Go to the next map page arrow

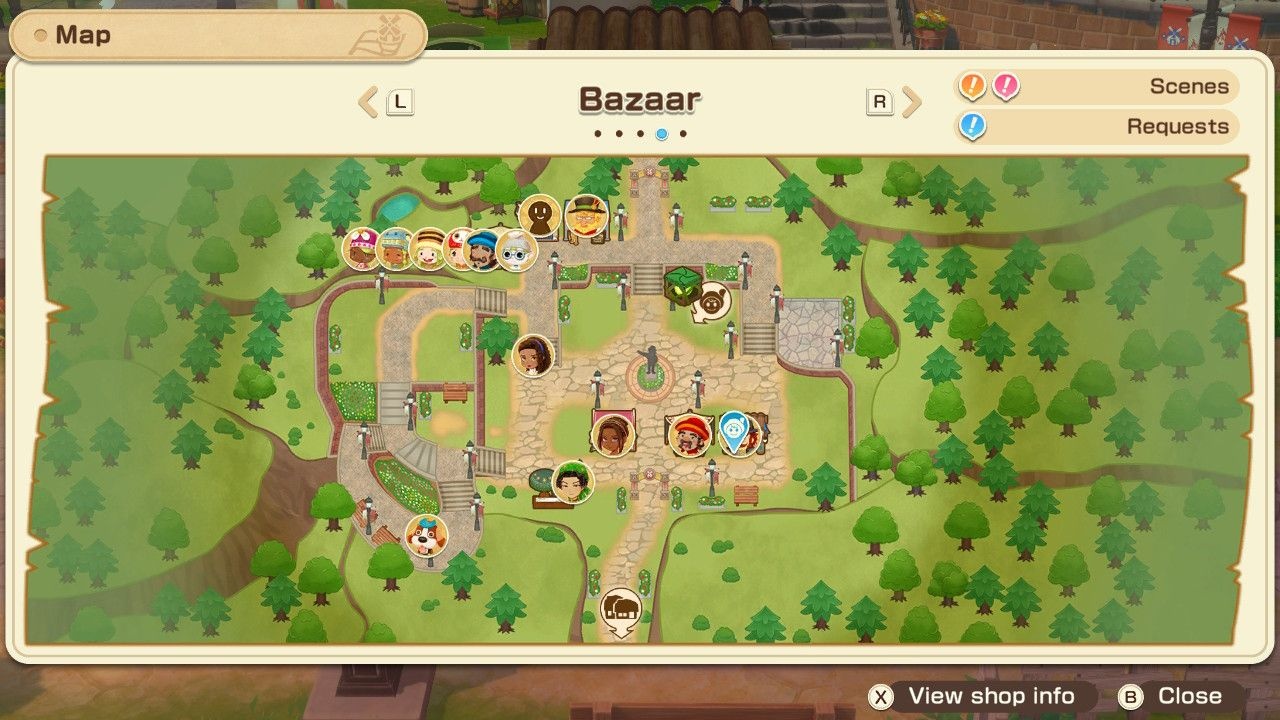[x=910, y=101]
